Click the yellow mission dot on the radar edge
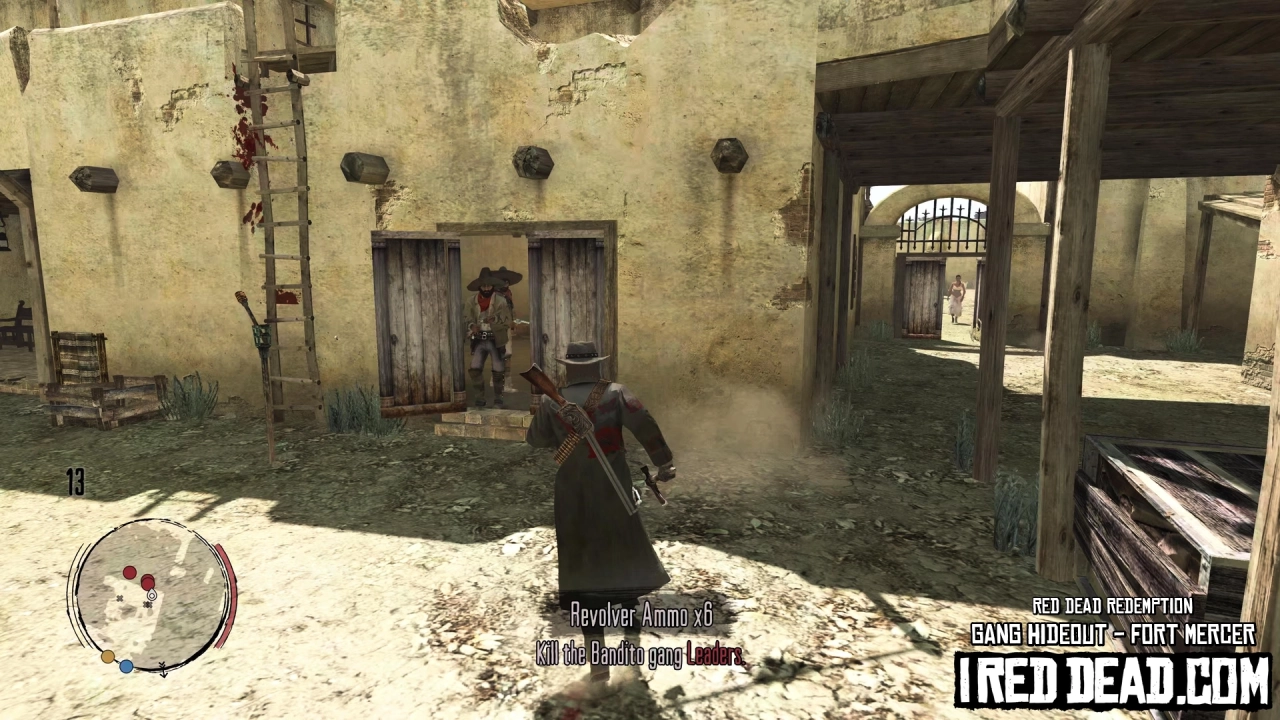 coord(107,657)
